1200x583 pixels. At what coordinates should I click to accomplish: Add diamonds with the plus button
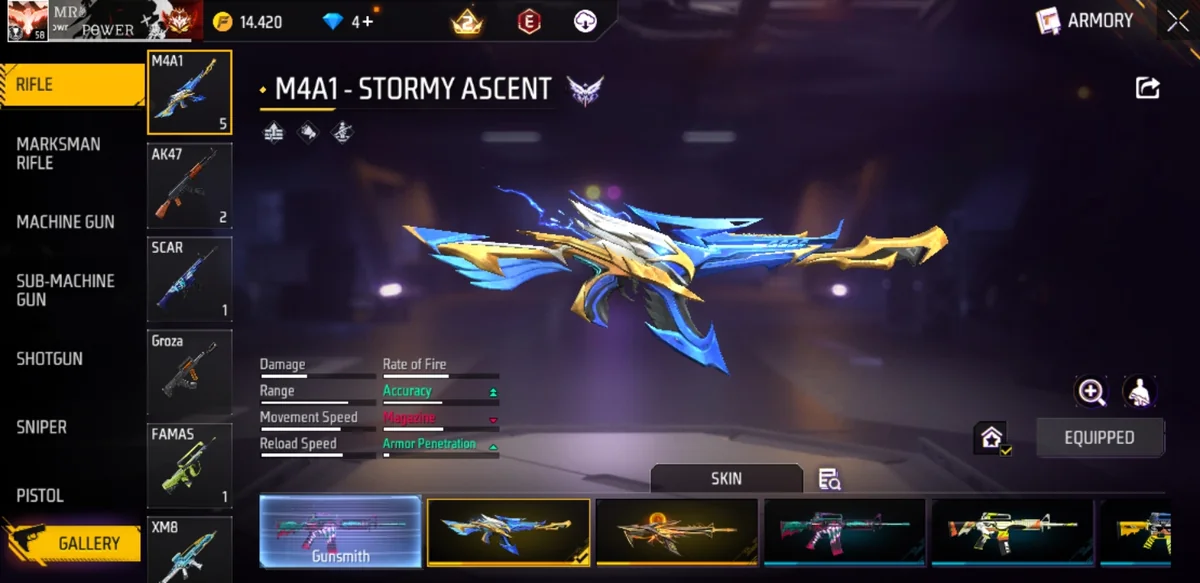367,21
